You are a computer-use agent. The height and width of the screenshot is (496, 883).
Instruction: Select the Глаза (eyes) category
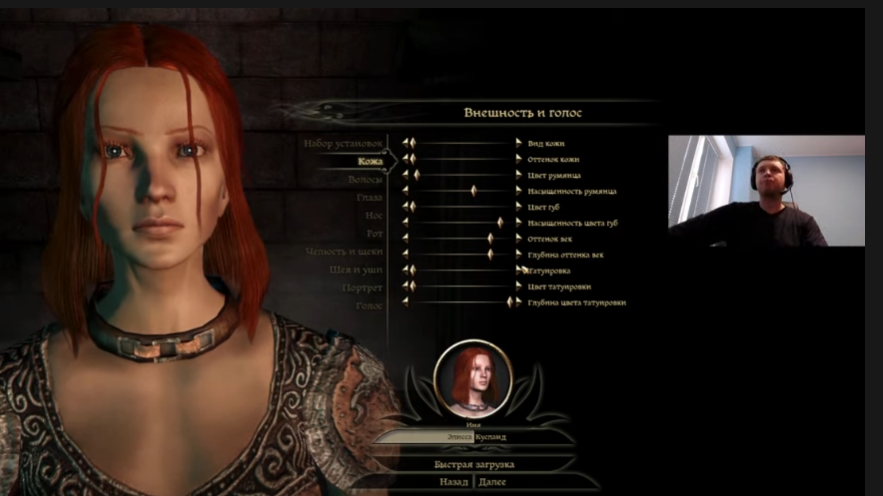(x=369, y=197)
